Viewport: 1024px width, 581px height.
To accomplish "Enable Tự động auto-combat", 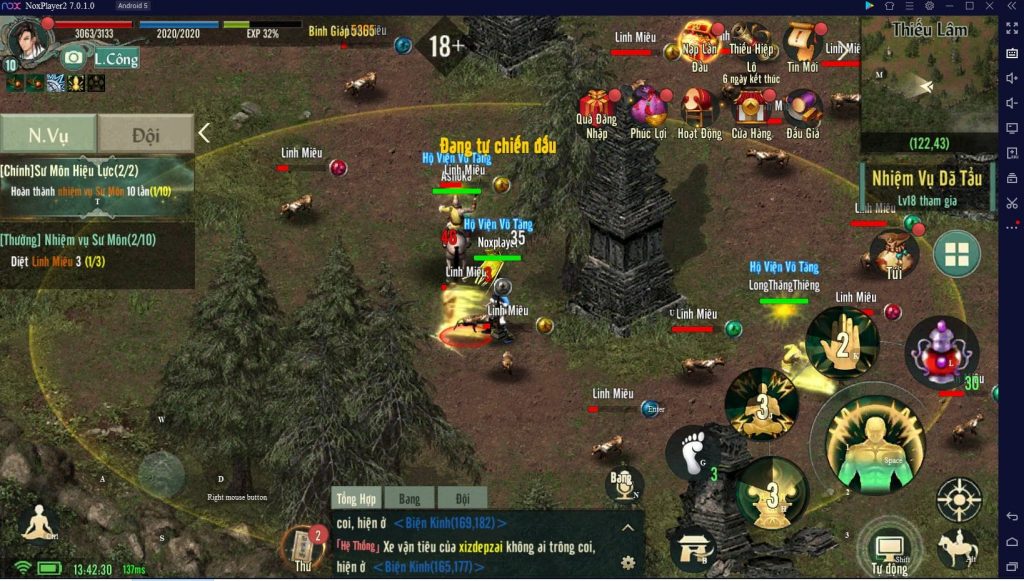I will click(887, 549).
